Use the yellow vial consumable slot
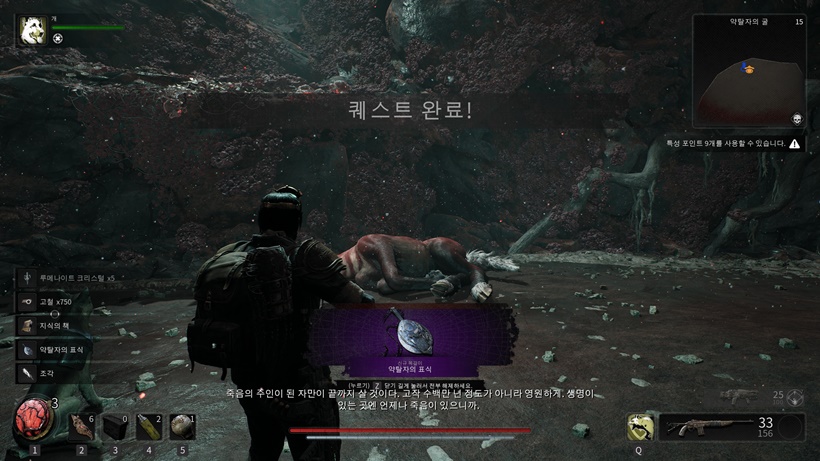The height and width of the screenshot is (461, 820). (148, 427)
